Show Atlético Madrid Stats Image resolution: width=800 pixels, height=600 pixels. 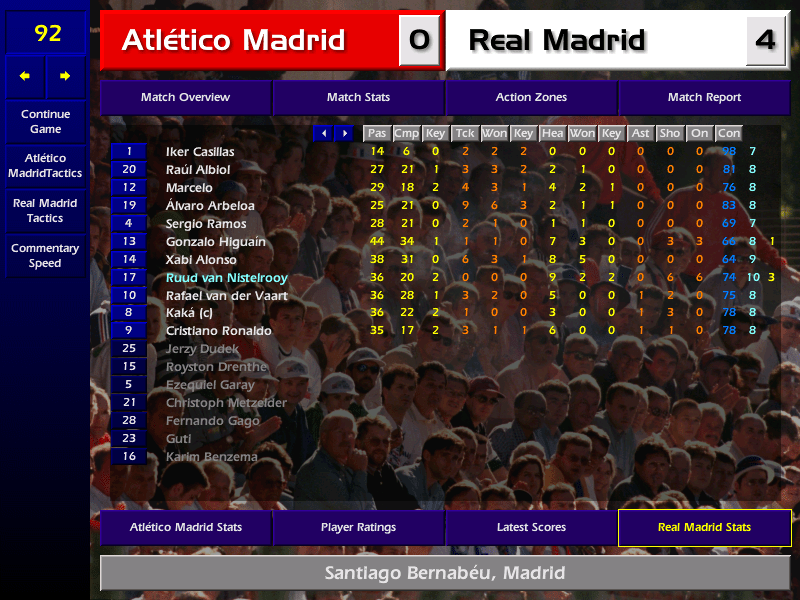(x=185, y=527)
